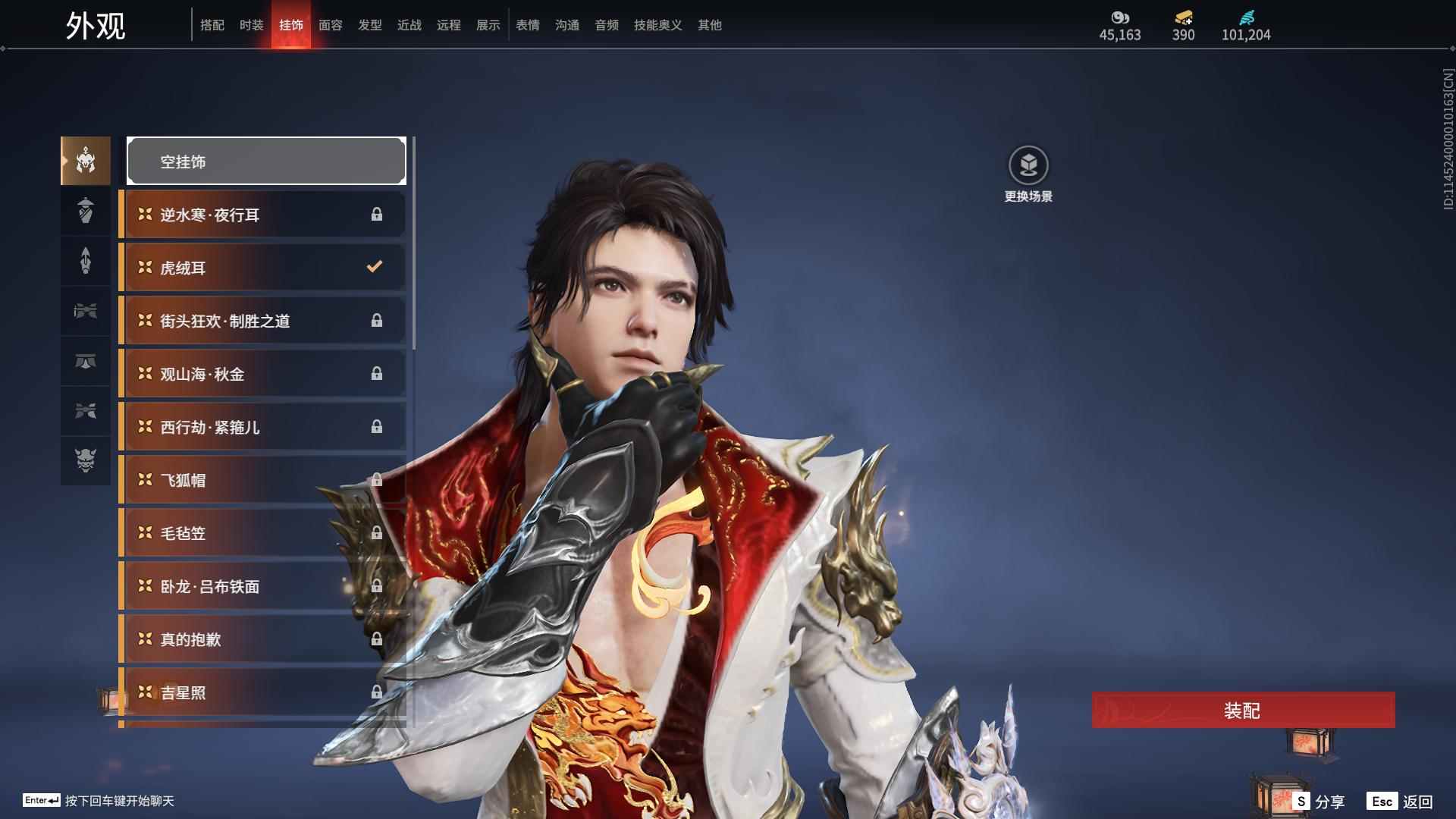This screenshot has height=819, width=1456.
Task: Open the demon mask accessory category
Action: click(x=86, y=460)
